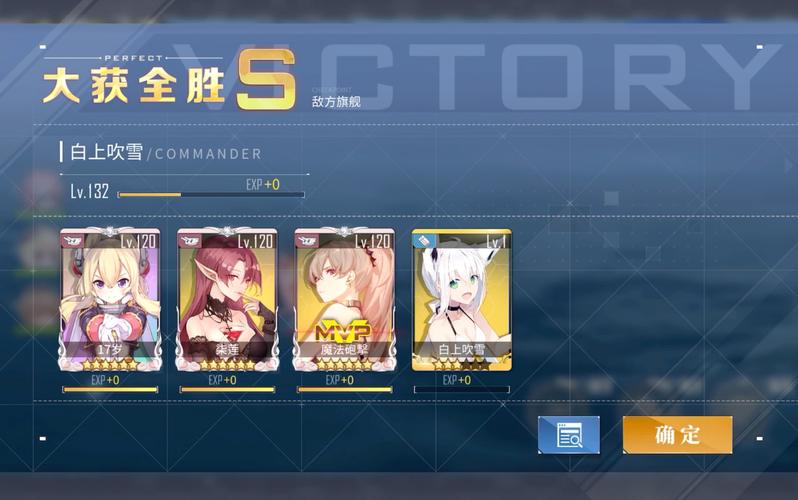The width and height of the screenshot is (798, 500).
Task: Open the battle statistics report button
Action: pyautogui.click(x=568, y=435)
